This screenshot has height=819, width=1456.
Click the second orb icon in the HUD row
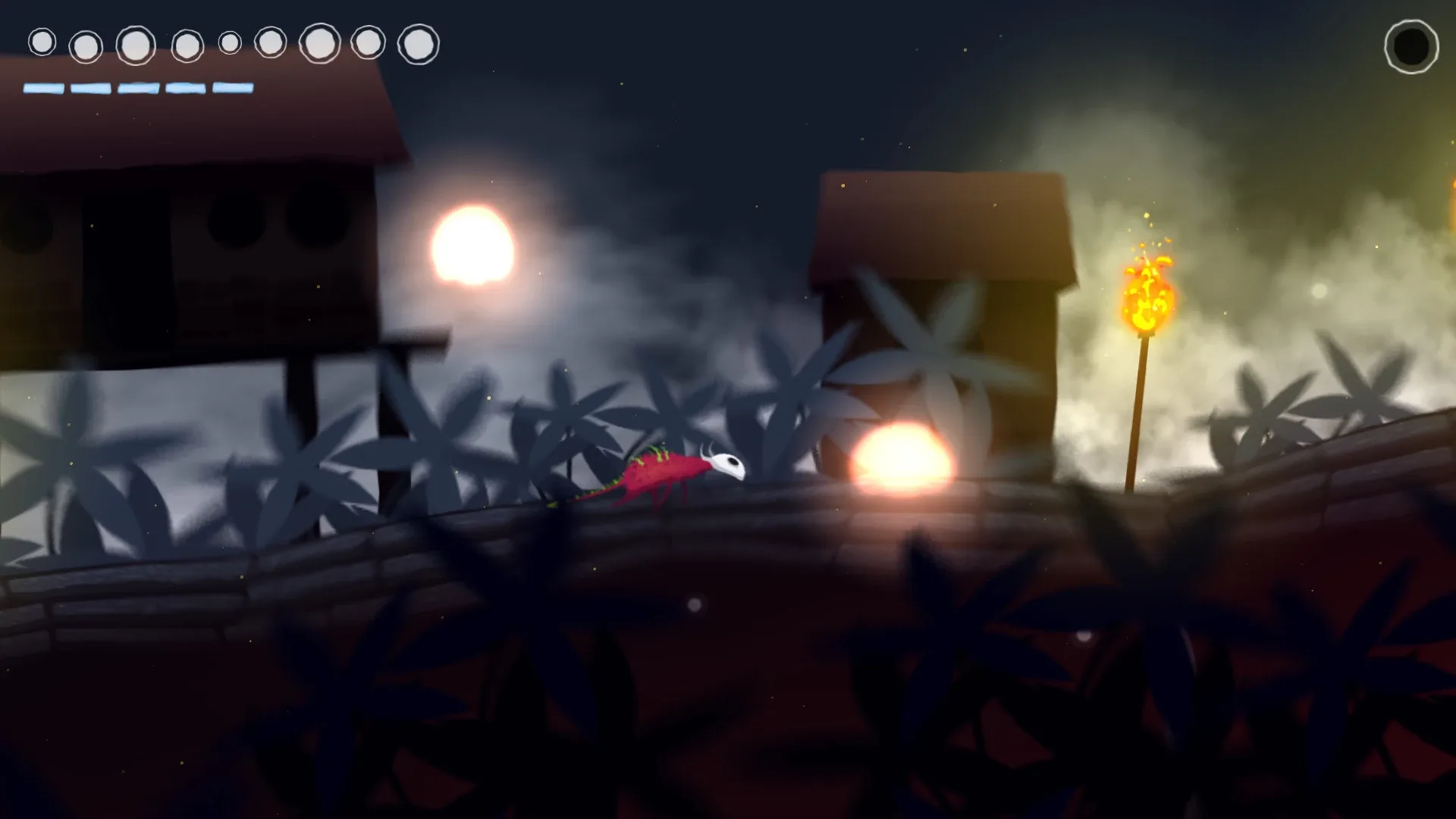(x=86, y=46)
